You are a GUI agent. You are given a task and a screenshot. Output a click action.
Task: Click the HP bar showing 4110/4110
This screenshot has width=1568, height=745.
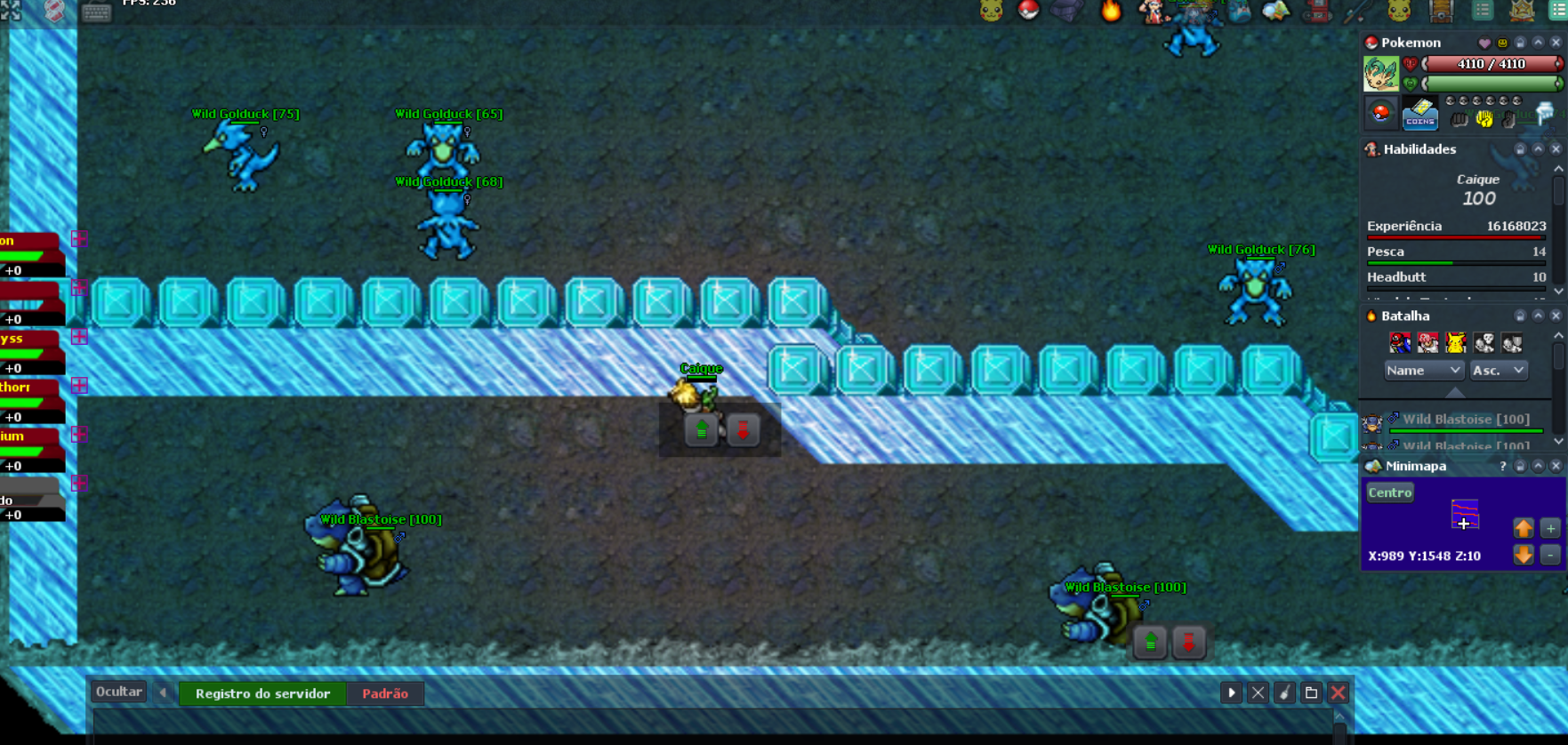coord(1492,63)
